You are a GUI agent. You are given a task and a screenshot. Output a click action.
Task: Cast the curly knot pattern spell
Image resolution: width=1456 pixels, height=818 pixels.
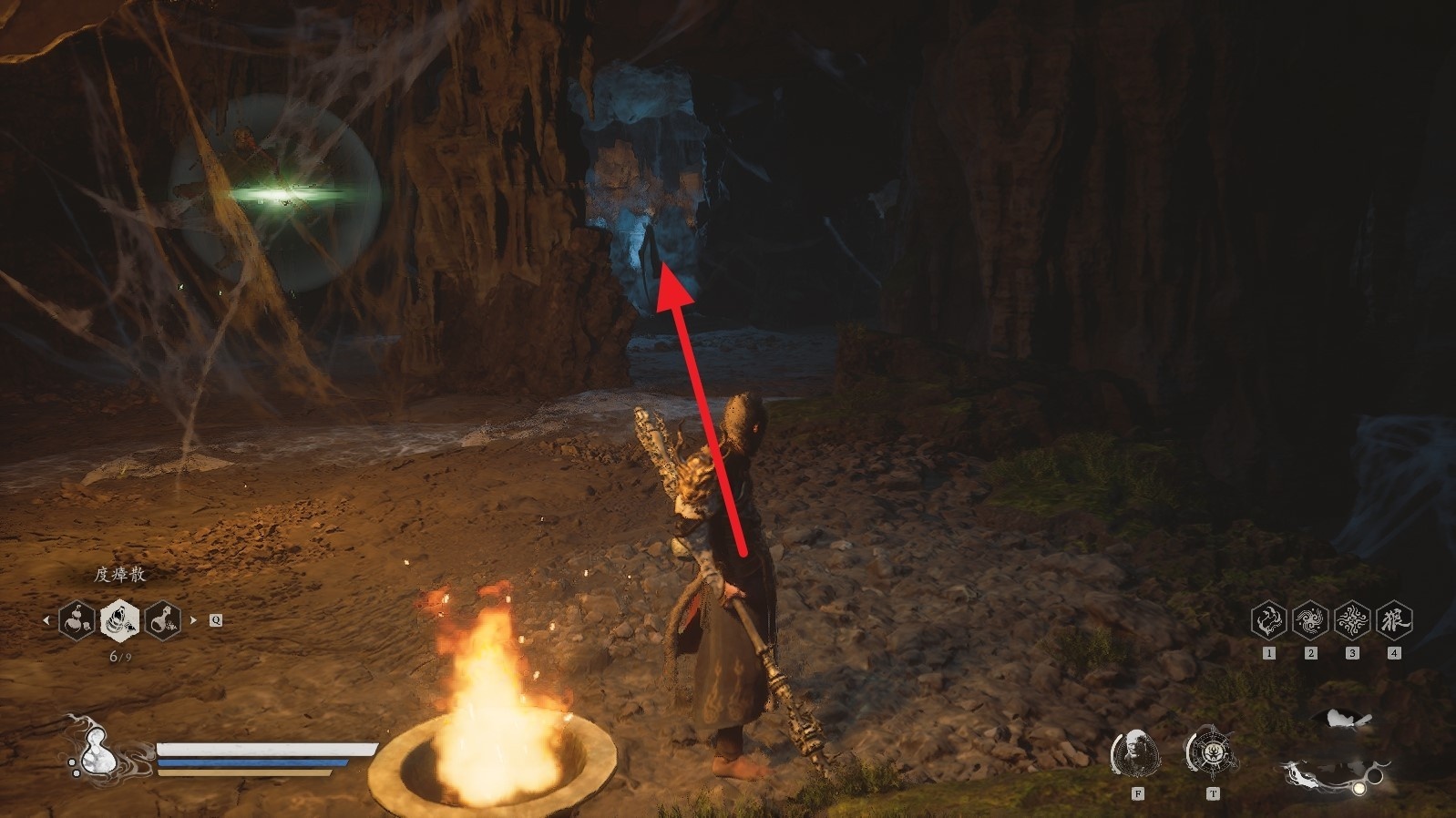click(x=1352, y=620)
